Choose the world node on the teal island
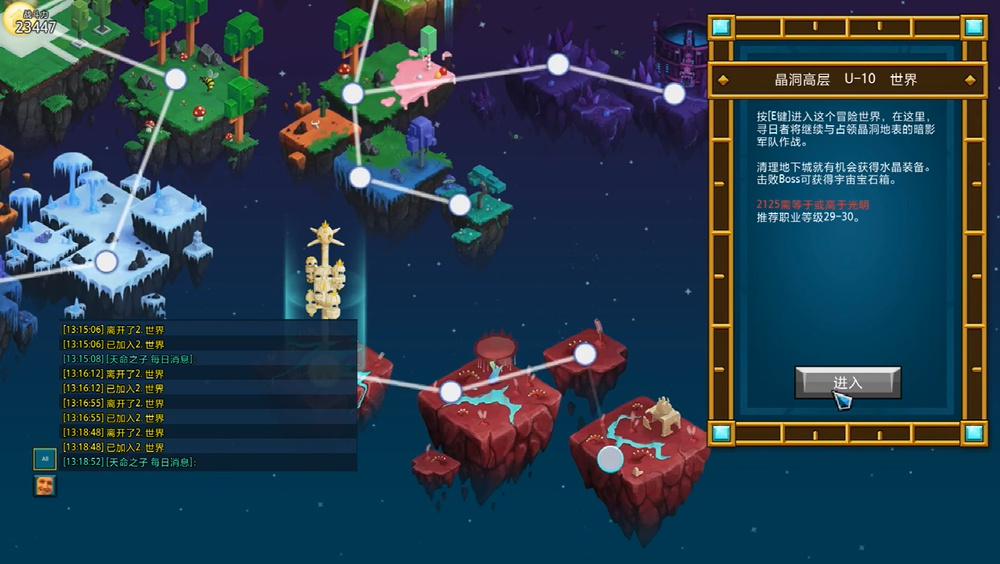Viewport: 1000px width, 564px height. click(459, 205)
